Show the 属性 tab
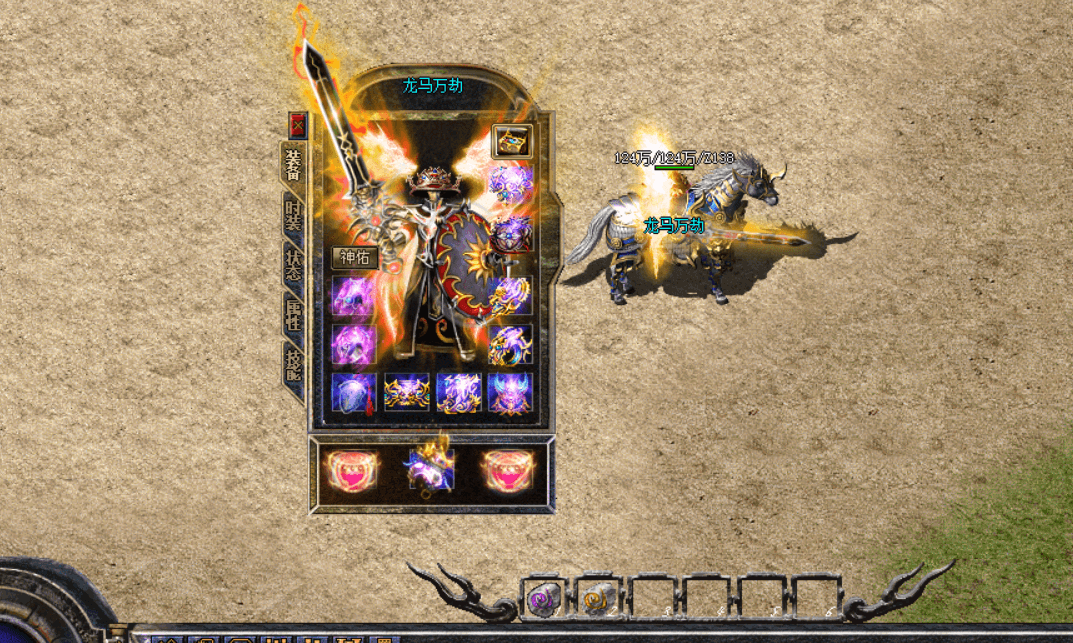This screenshot has width=1073, height=643. [293, 314]
